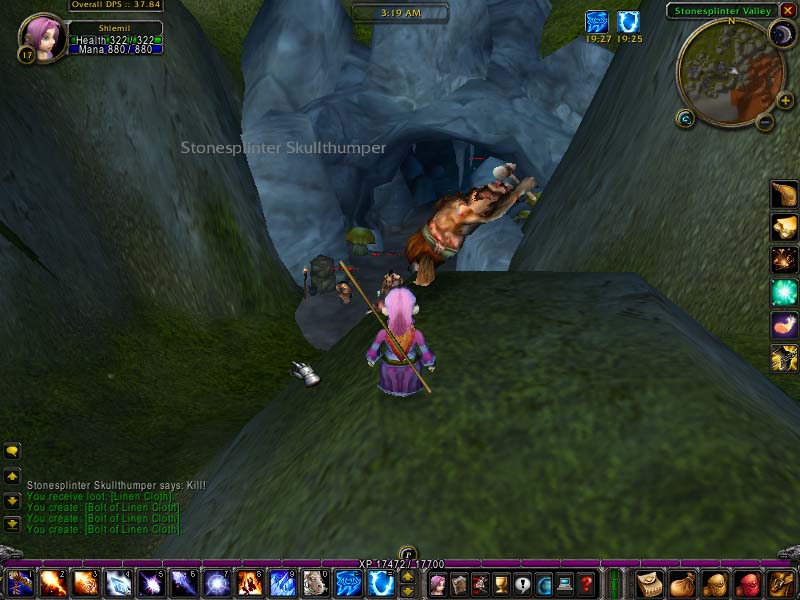The image size is (800, 600).
Task: Use the green glowing orb side bar ability
Action: tap(784, 293)
